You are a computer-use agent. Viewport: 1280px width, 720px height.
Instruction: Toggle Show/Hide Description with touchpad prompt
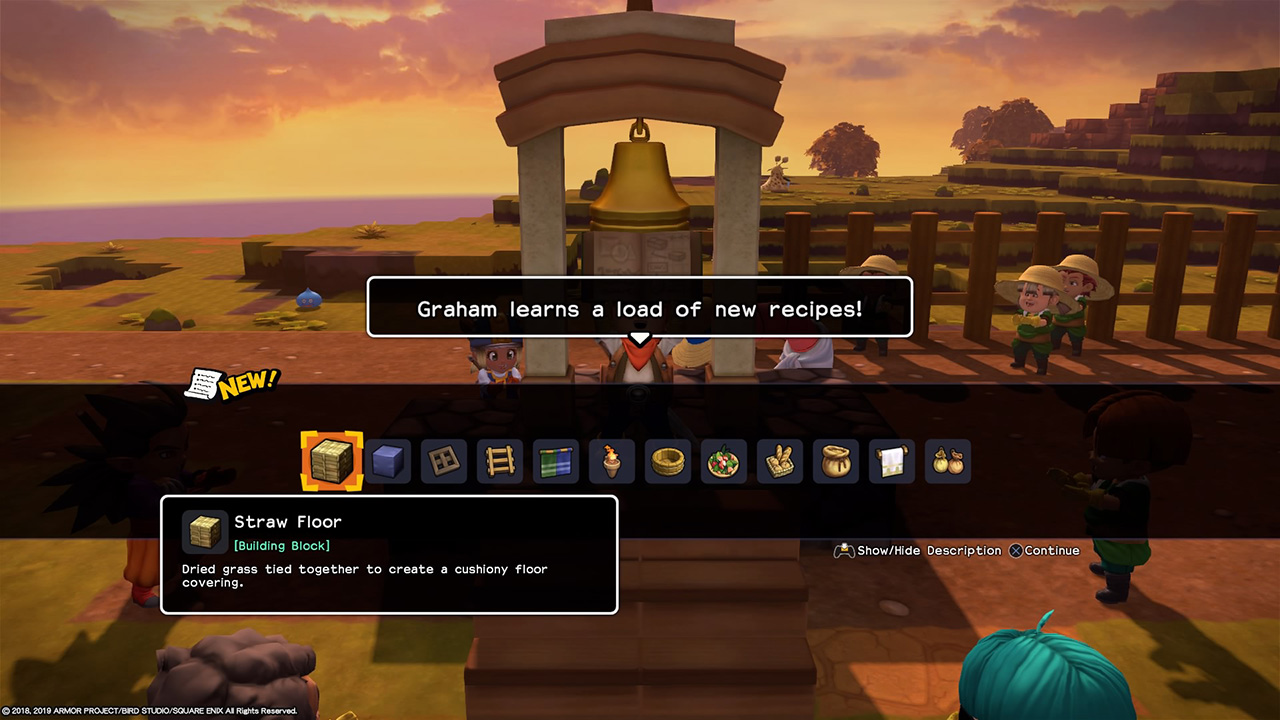pyautogui.click(x=916, y=550)
